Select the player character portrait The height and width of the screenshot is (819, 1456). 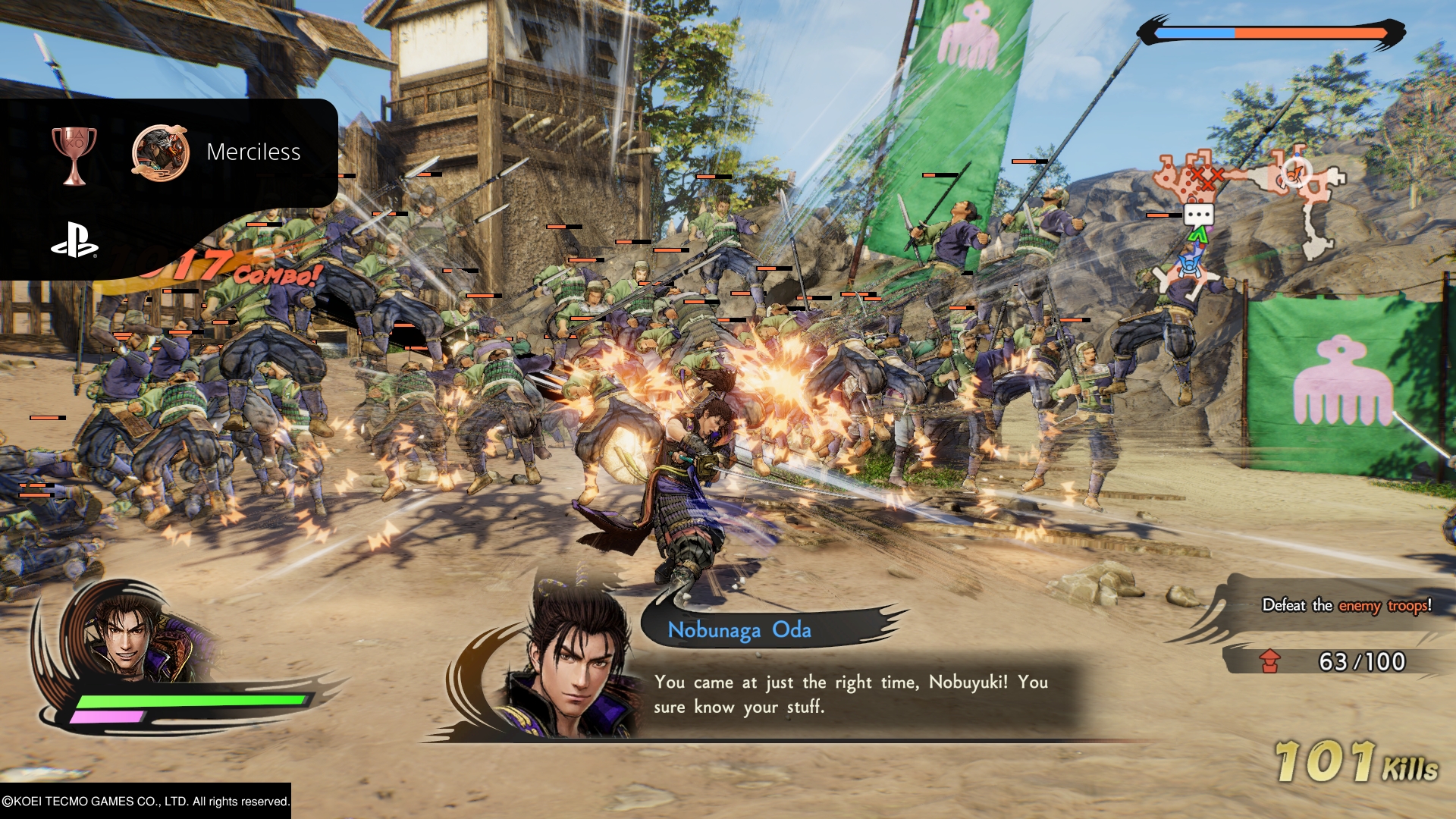click(x=129, y=637)
